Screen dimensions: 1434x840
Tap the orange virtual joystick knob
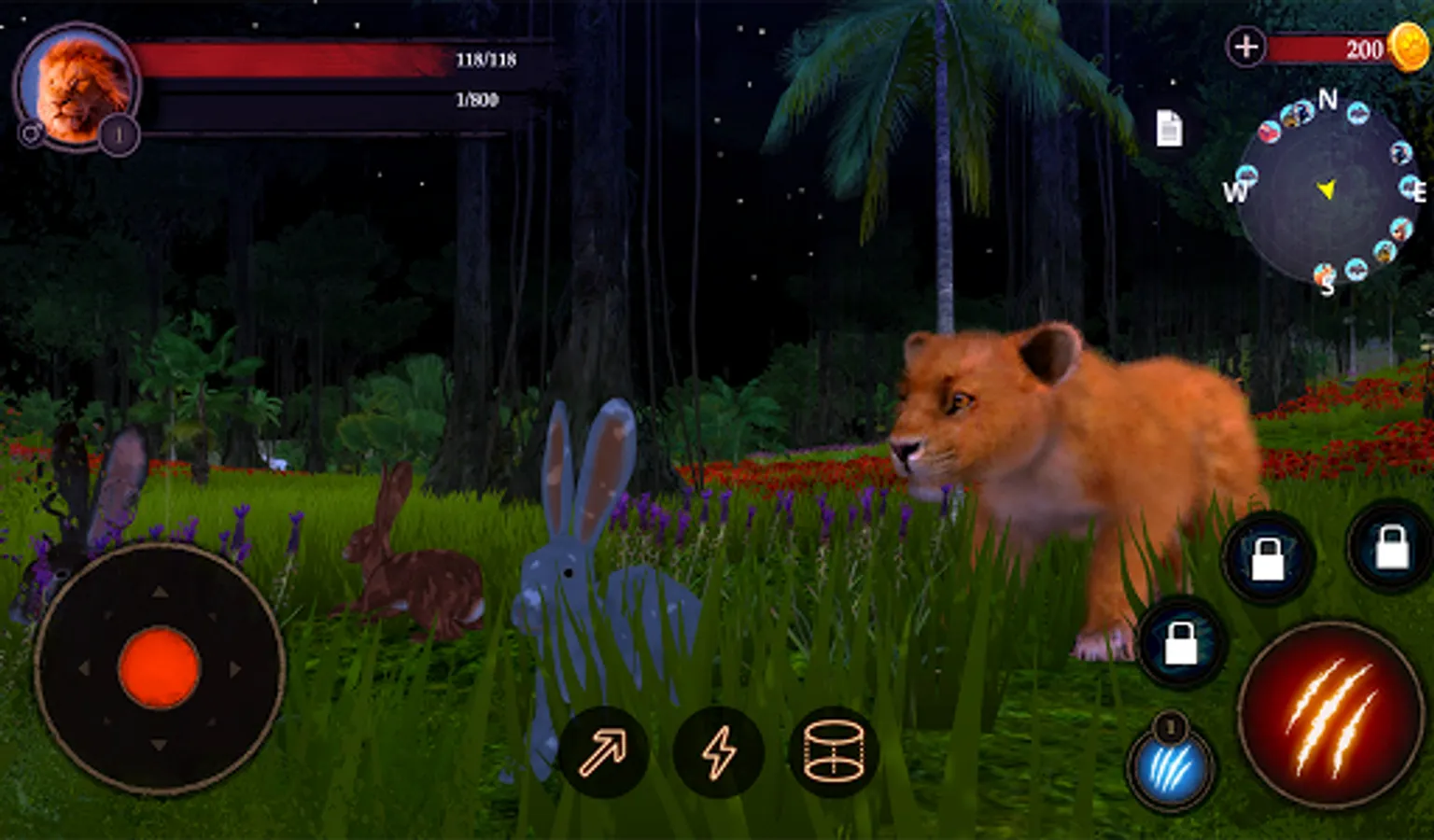coord(159,668)
